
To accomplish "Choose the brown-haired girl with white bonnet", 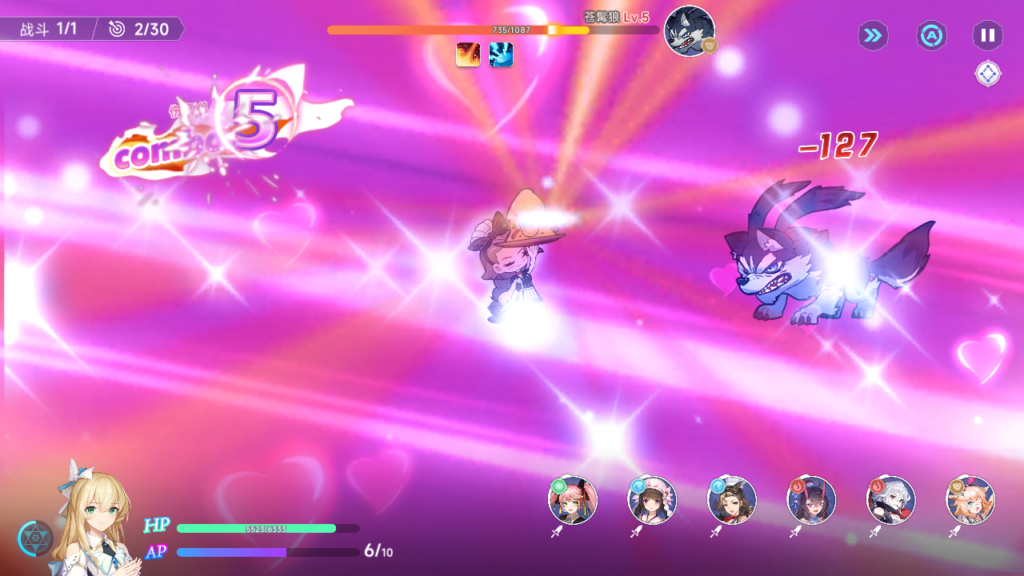I will (x=652, y=500).
